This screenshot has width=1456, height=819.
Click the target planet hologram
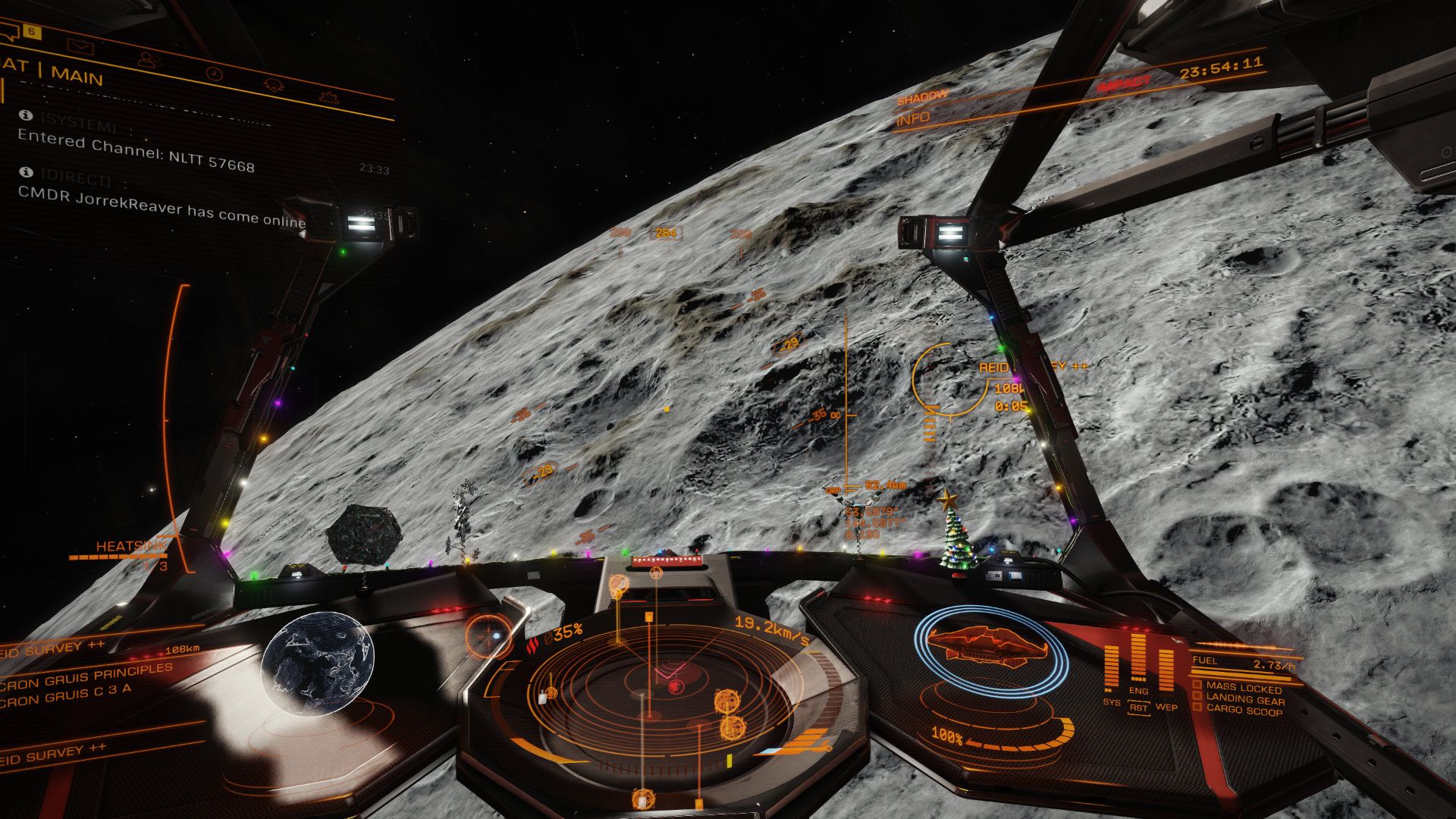coord(318,662)
